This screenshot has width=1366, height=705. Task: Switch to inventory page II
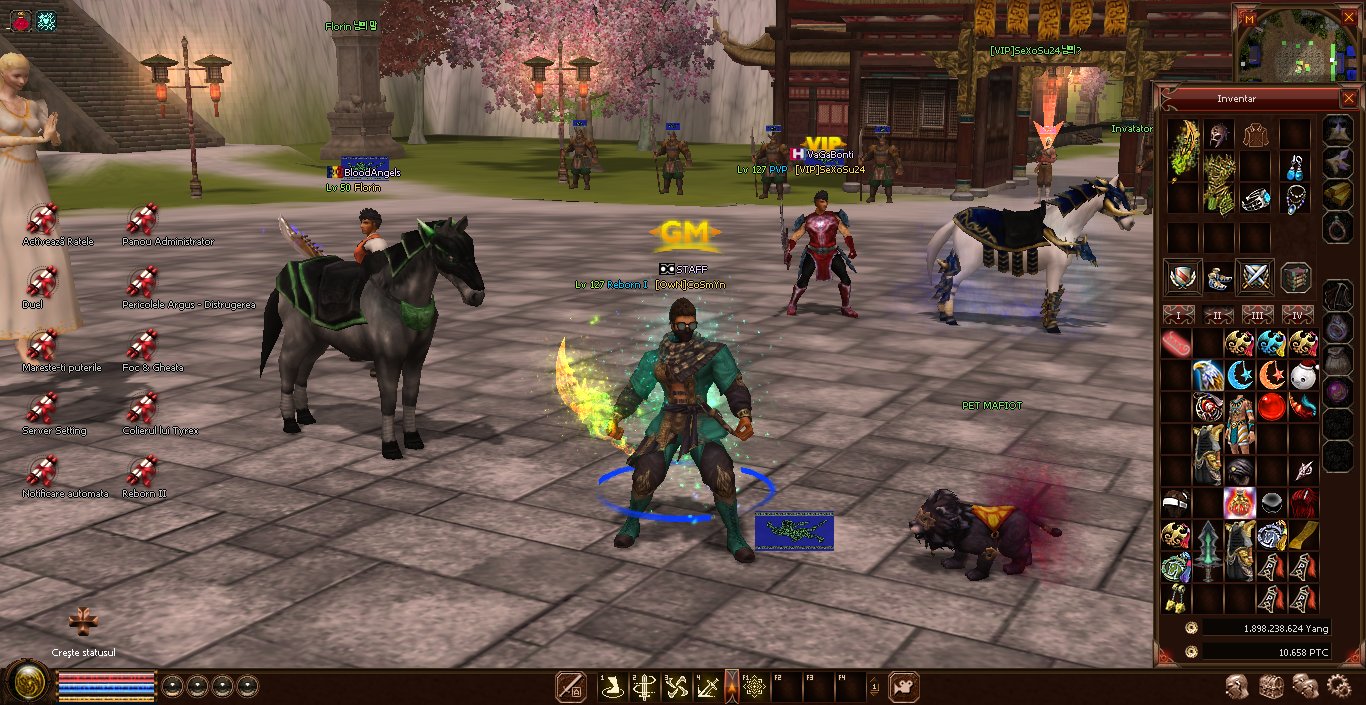(1217, 316)
